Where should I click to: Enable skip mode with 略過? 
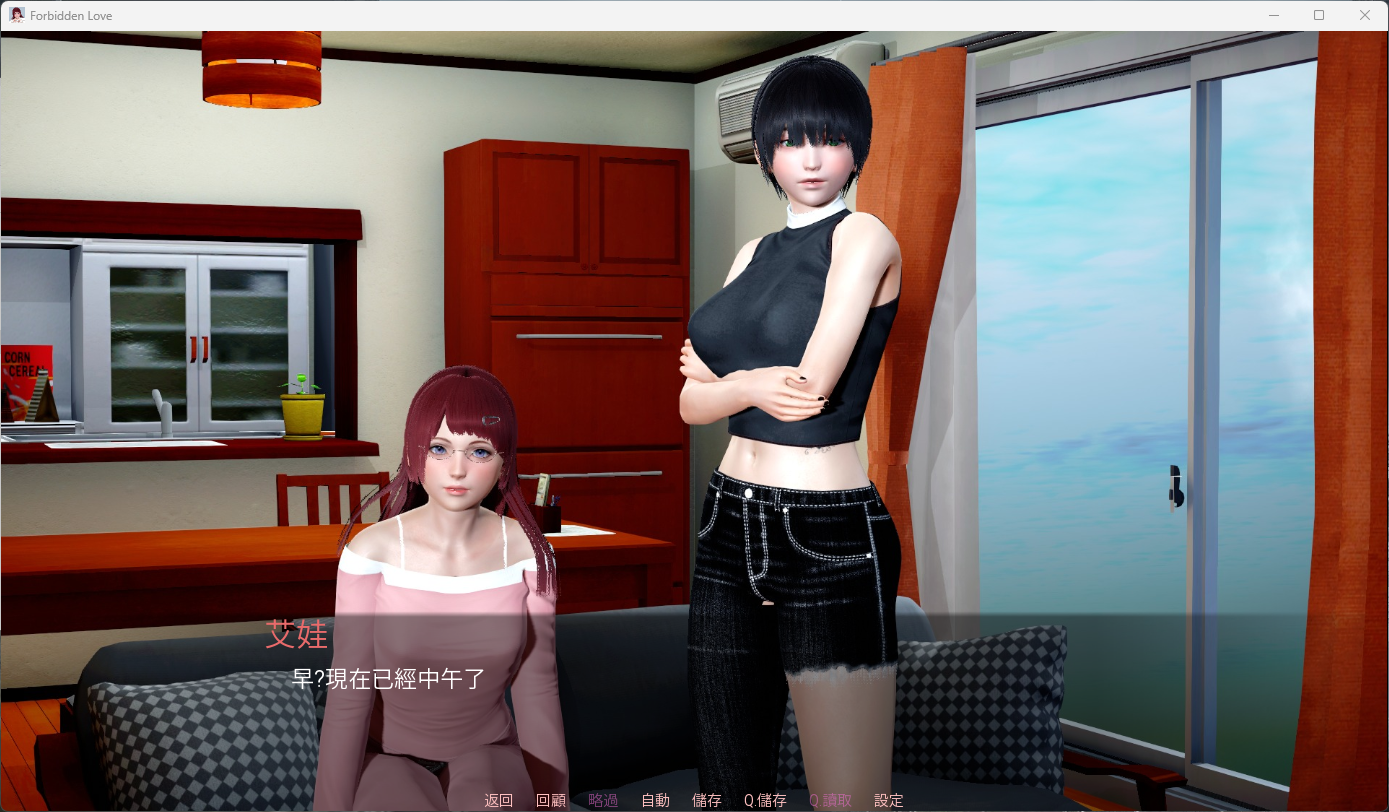[603, 800]
